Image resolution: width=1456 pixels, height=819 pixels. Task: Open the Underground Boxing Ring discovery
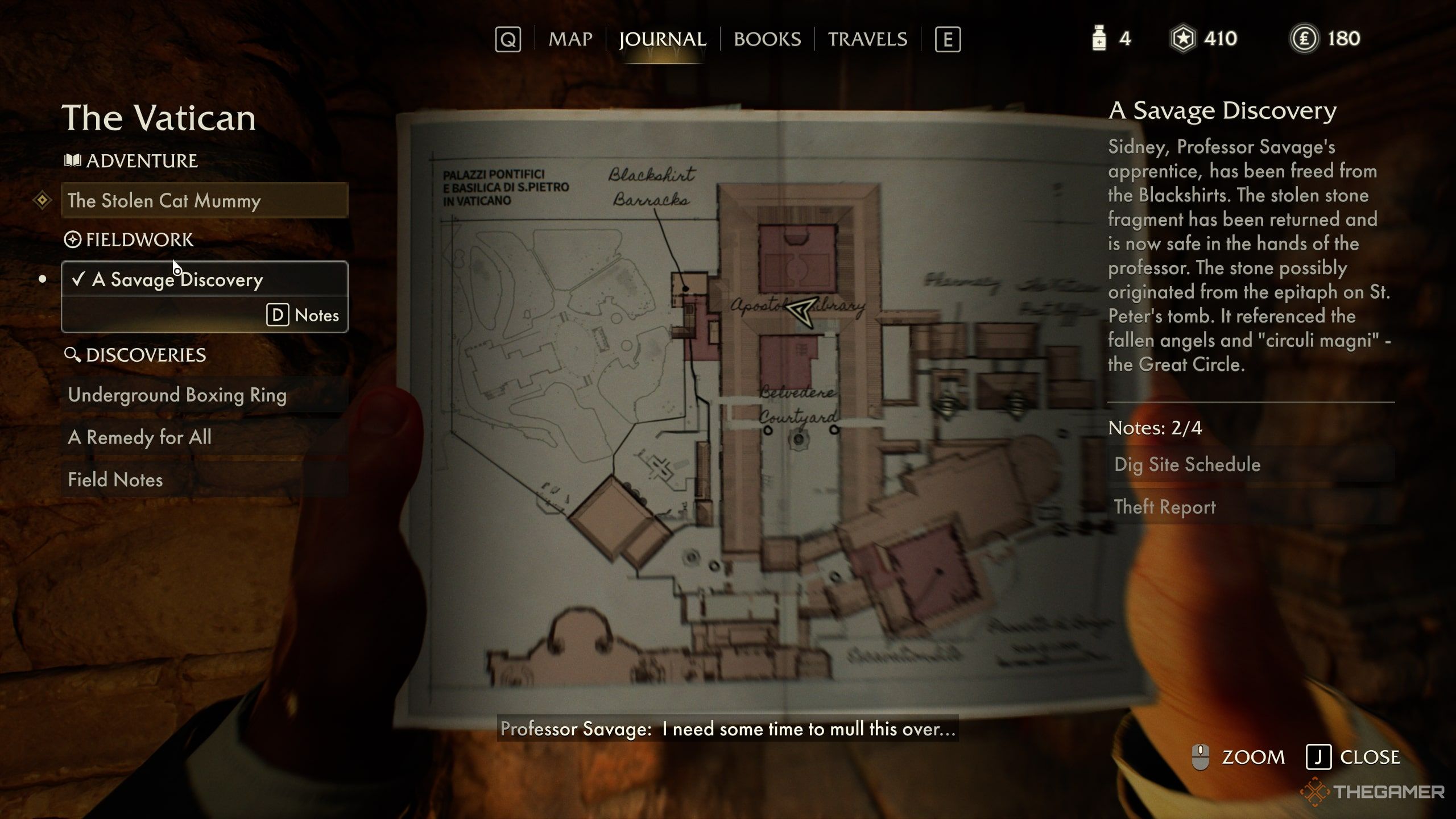point(204,395)
